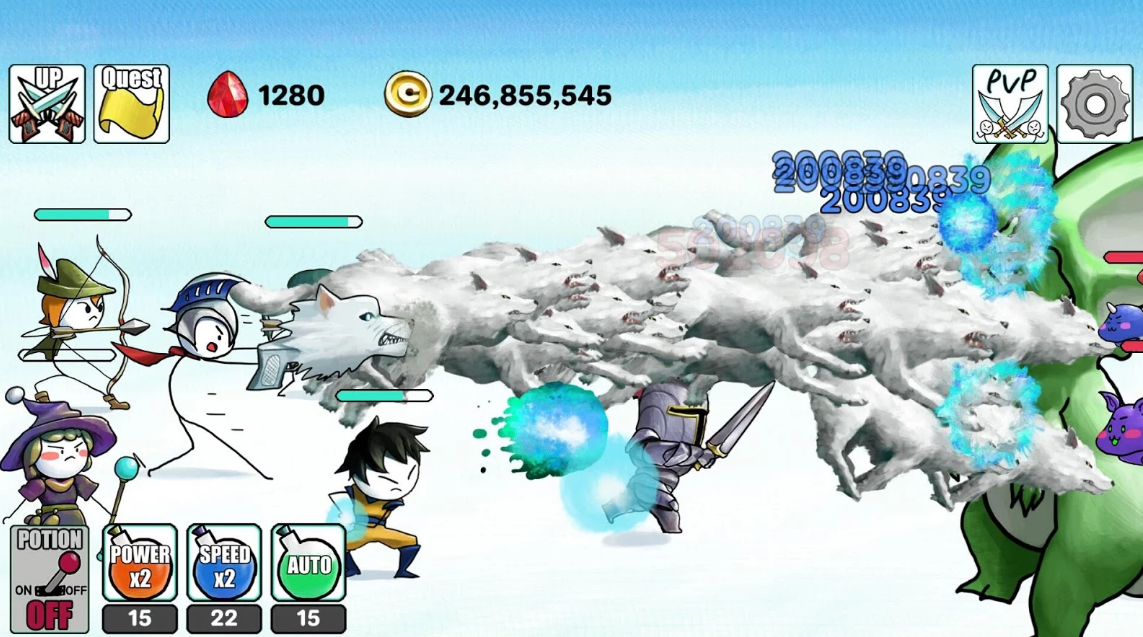1143x637 pixels.
Task: Toggle the Potion on/off lever
Action: pyautogui.click(x=49, y=579)
